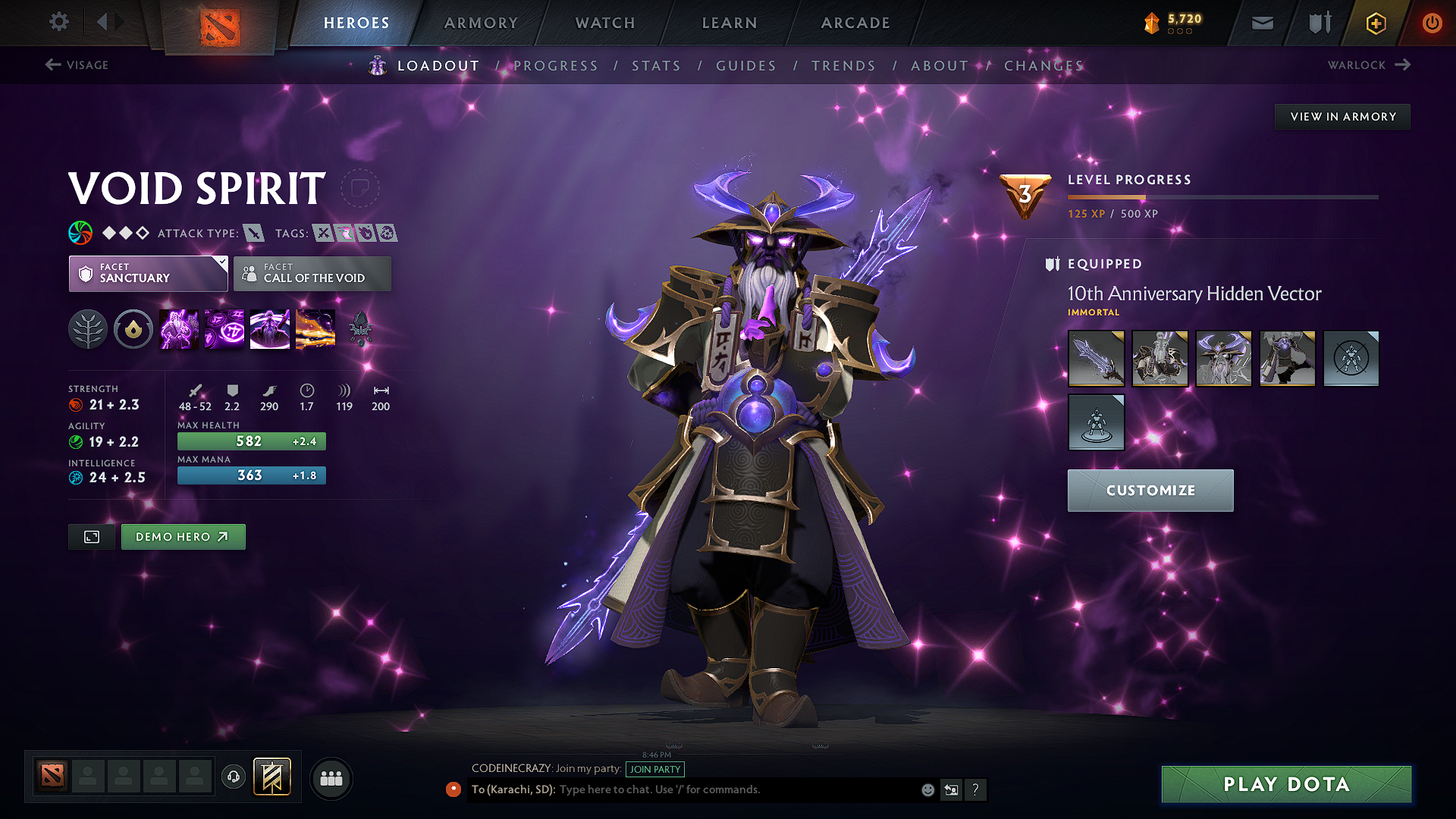Open the hero talent tree icon

tap(88, 328)
